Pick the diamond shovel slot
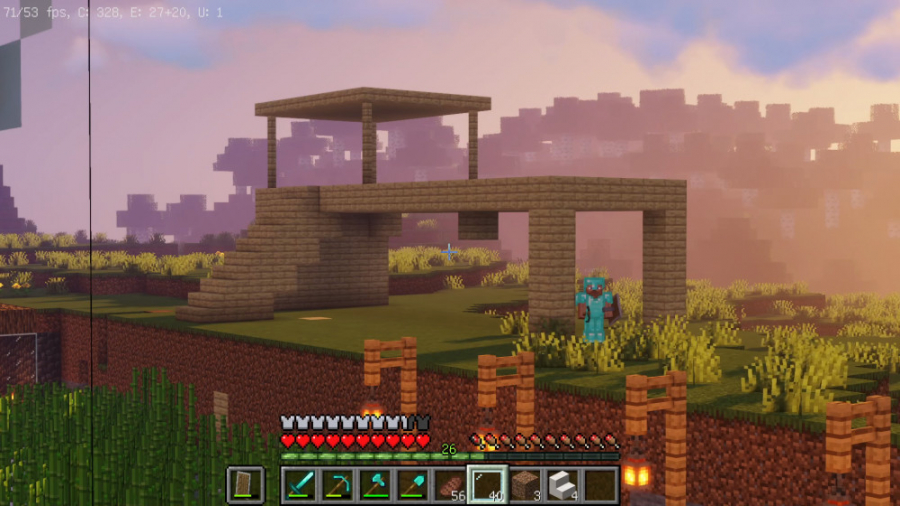This screenshot has height=506, width=900. point(412,484)
